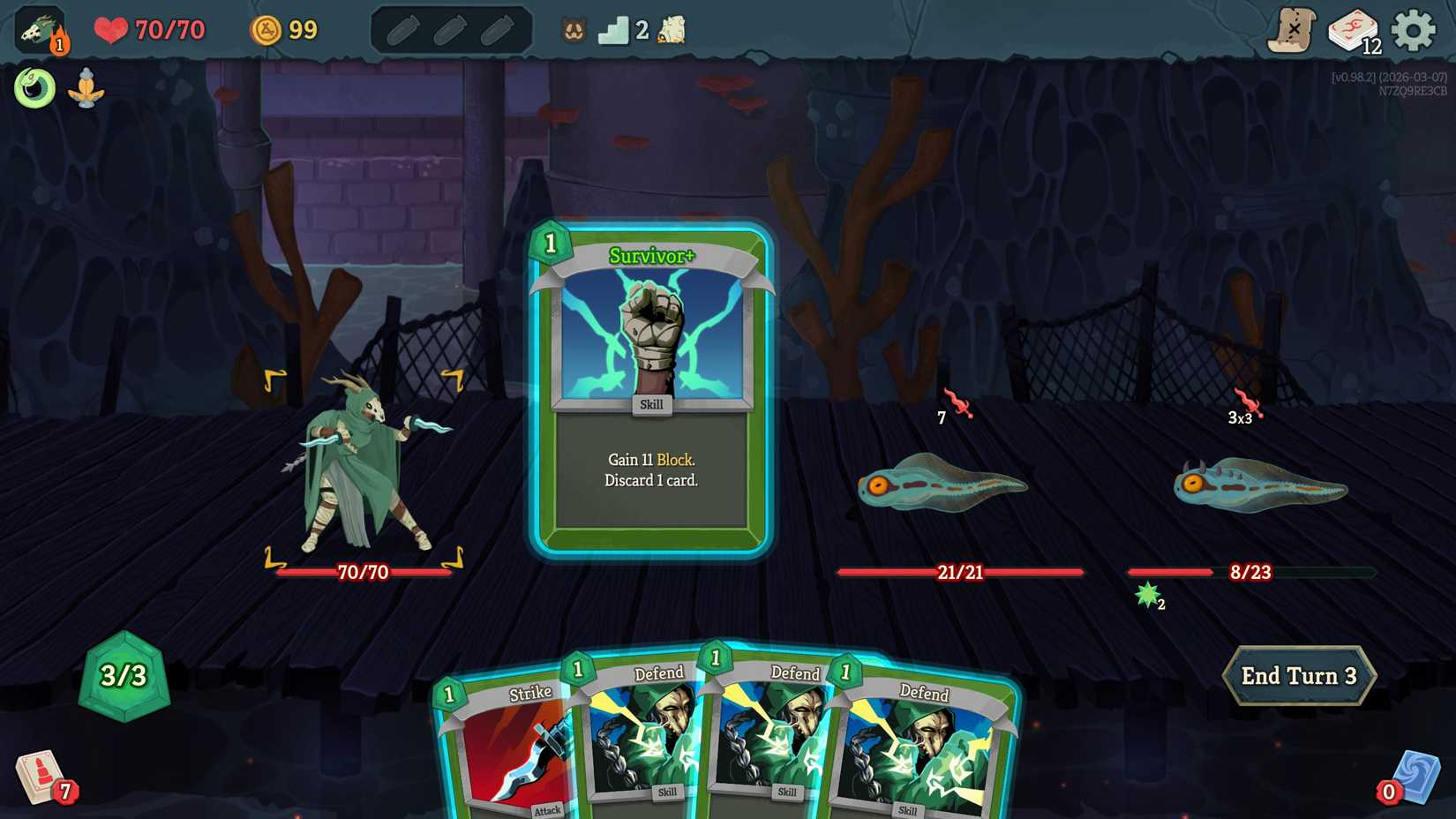Open the settings gear
The height and width of the screenshot is (819, 1456).
pos(1415,29)
